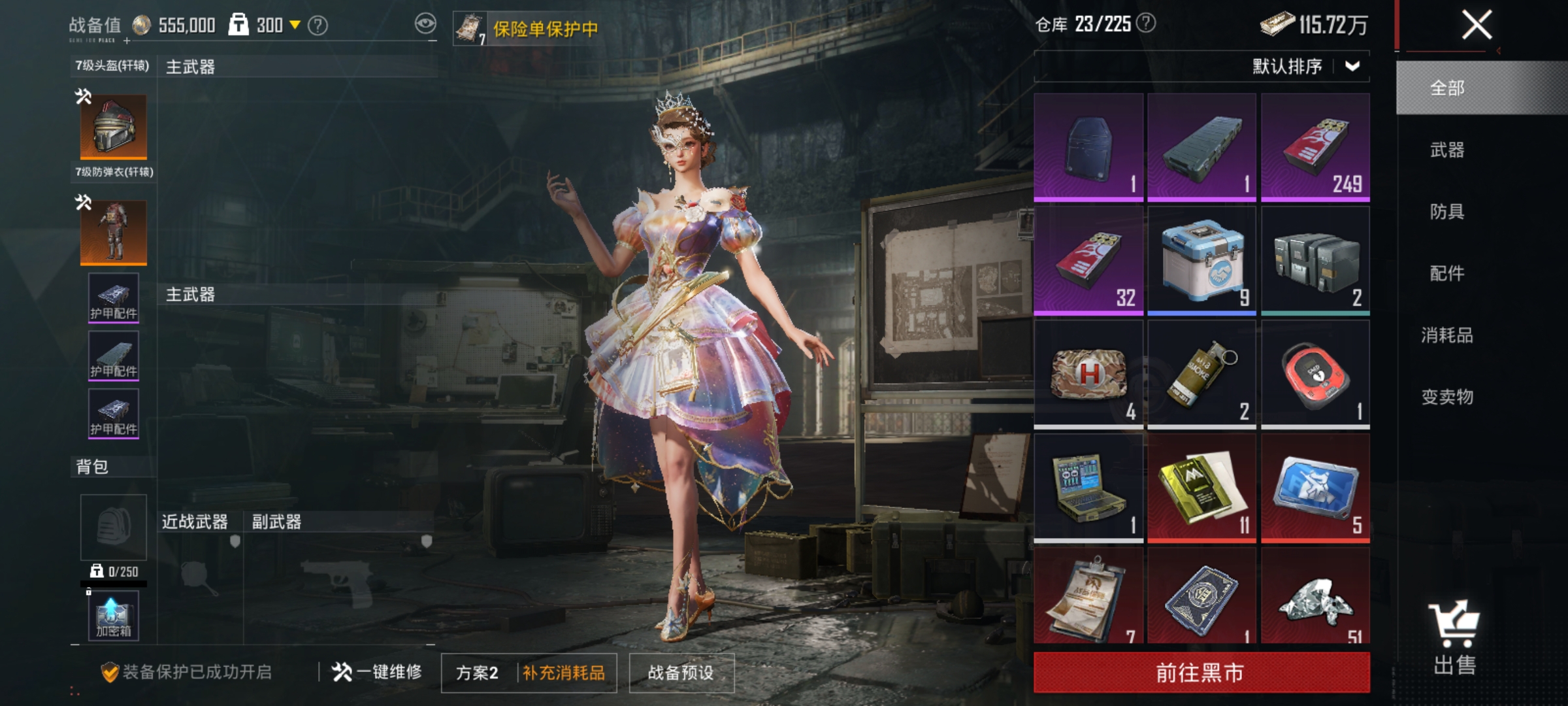Click the repair hammer on the level-7 vest

(x=84, y=201)
